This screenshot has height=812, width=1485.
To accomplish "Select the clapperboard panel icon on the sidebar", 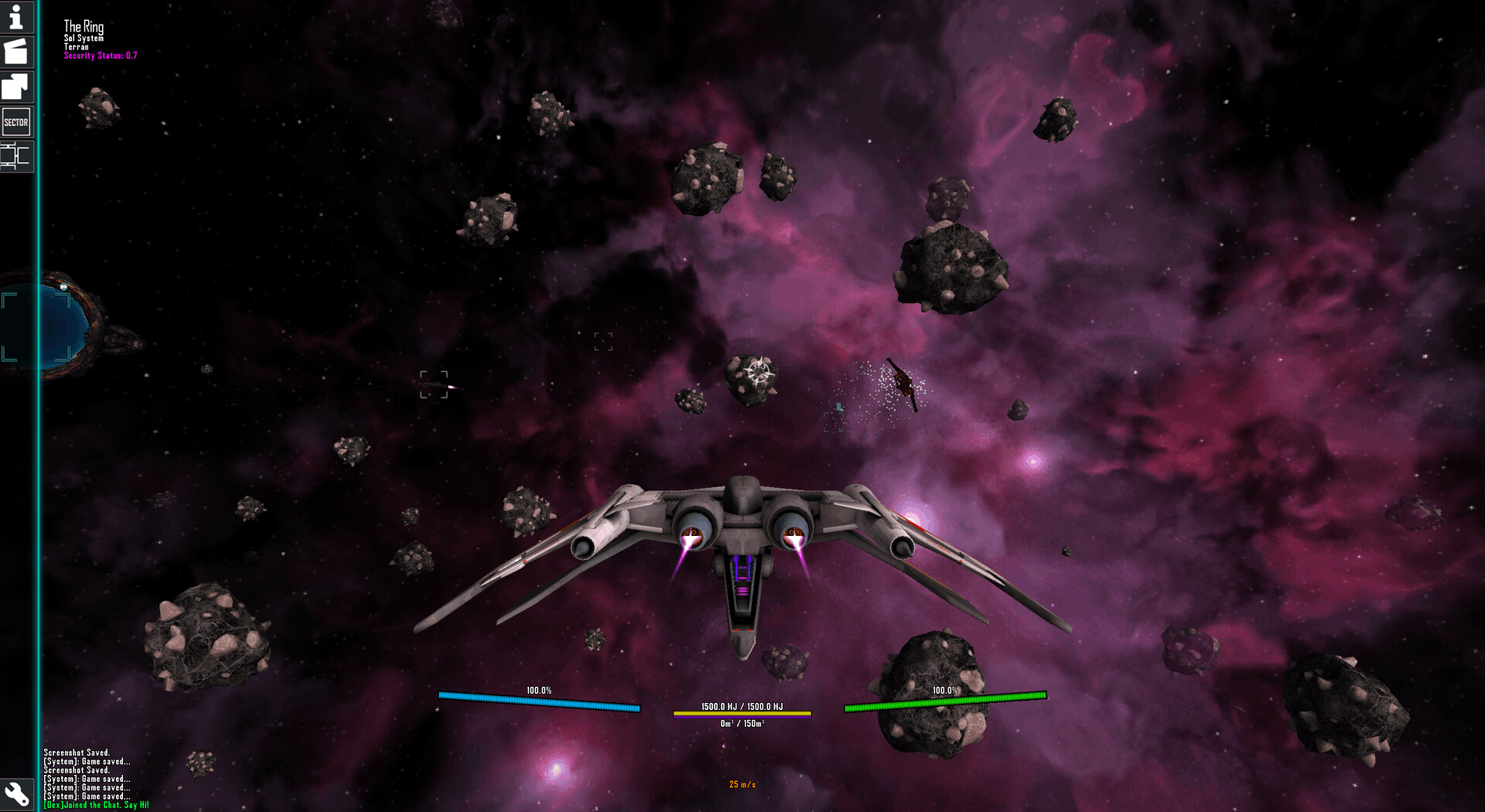I will pyautogui.click(x=15, y=53).
